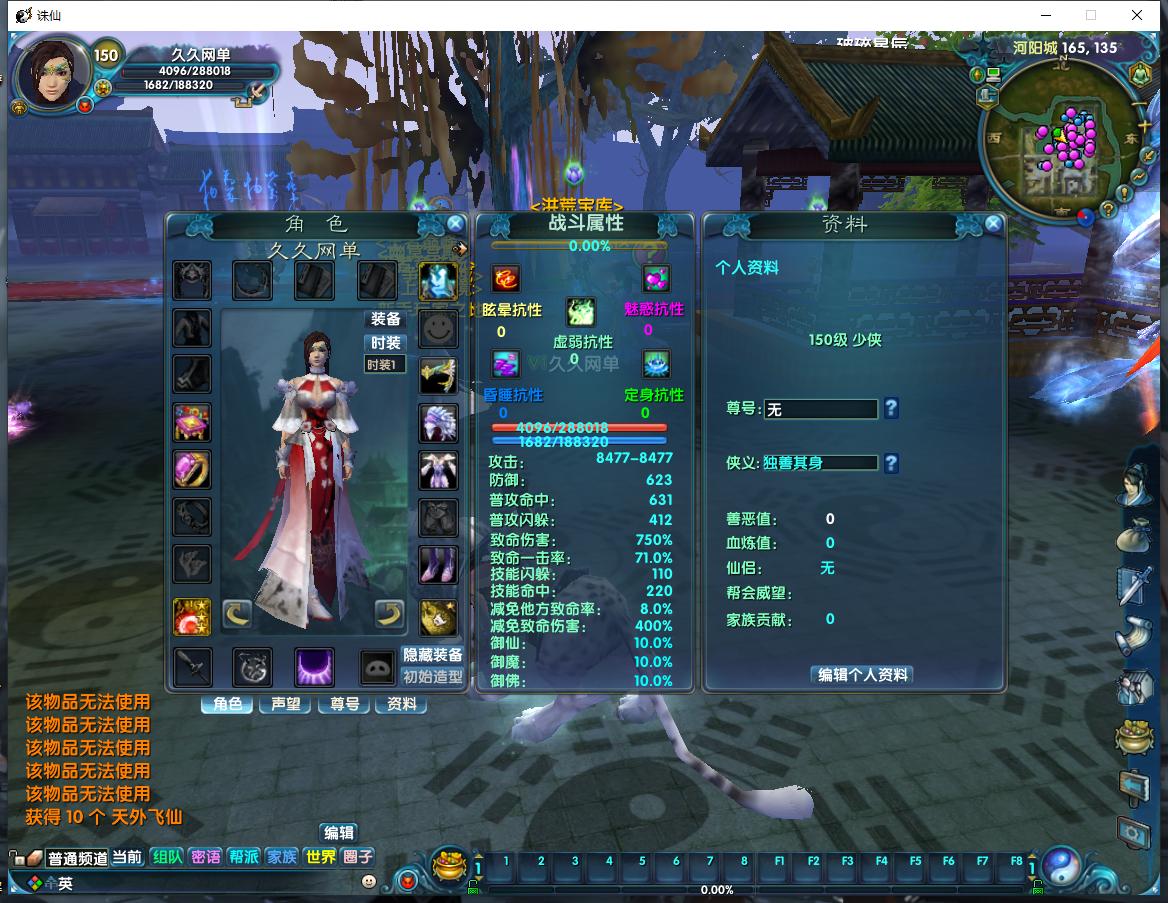The image size is (1168, 903).
Task: Toggle 隐藏装备 hide equipment button
Action: (x=433, y=655)
